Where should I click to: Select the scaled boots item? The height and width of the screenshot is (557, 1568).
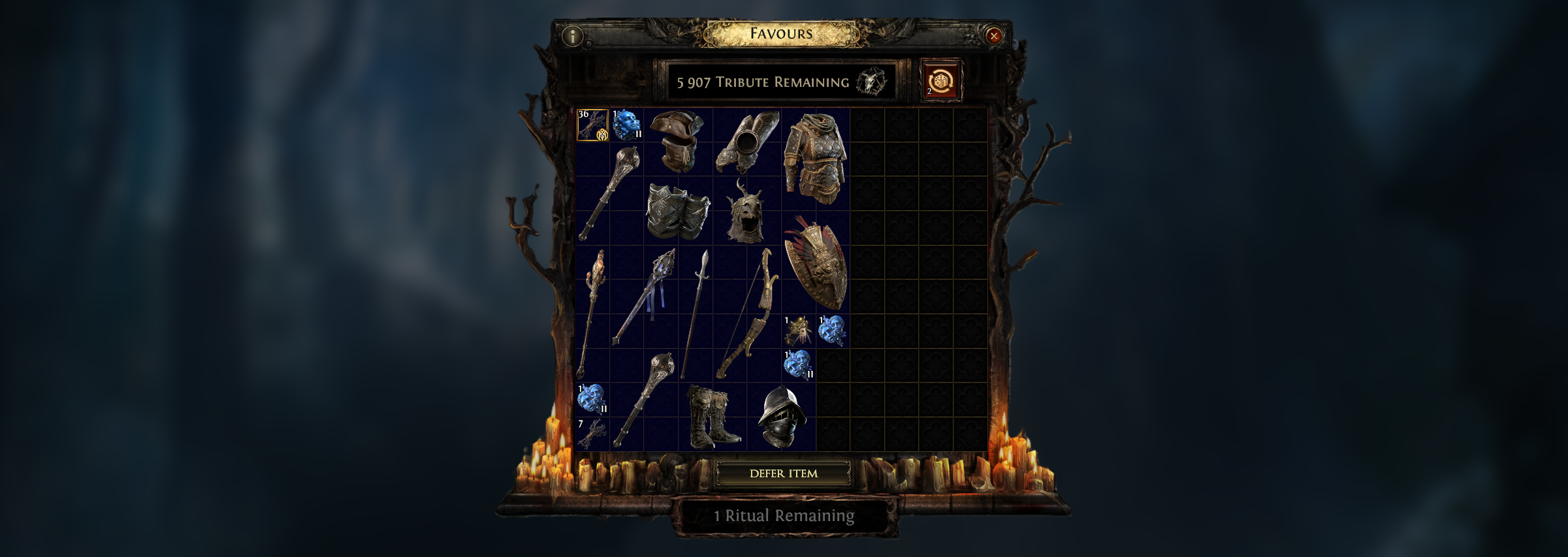(712, 415)
